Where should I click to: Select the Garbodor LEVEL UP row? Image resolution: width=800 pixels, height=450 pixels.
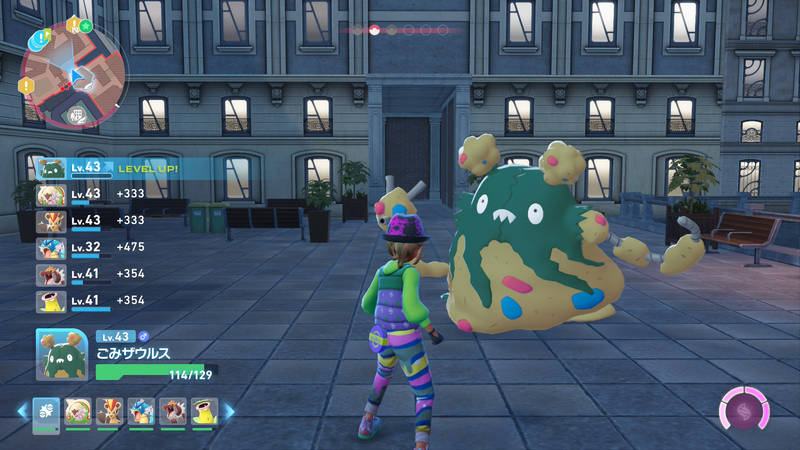(x=110, y=168)
